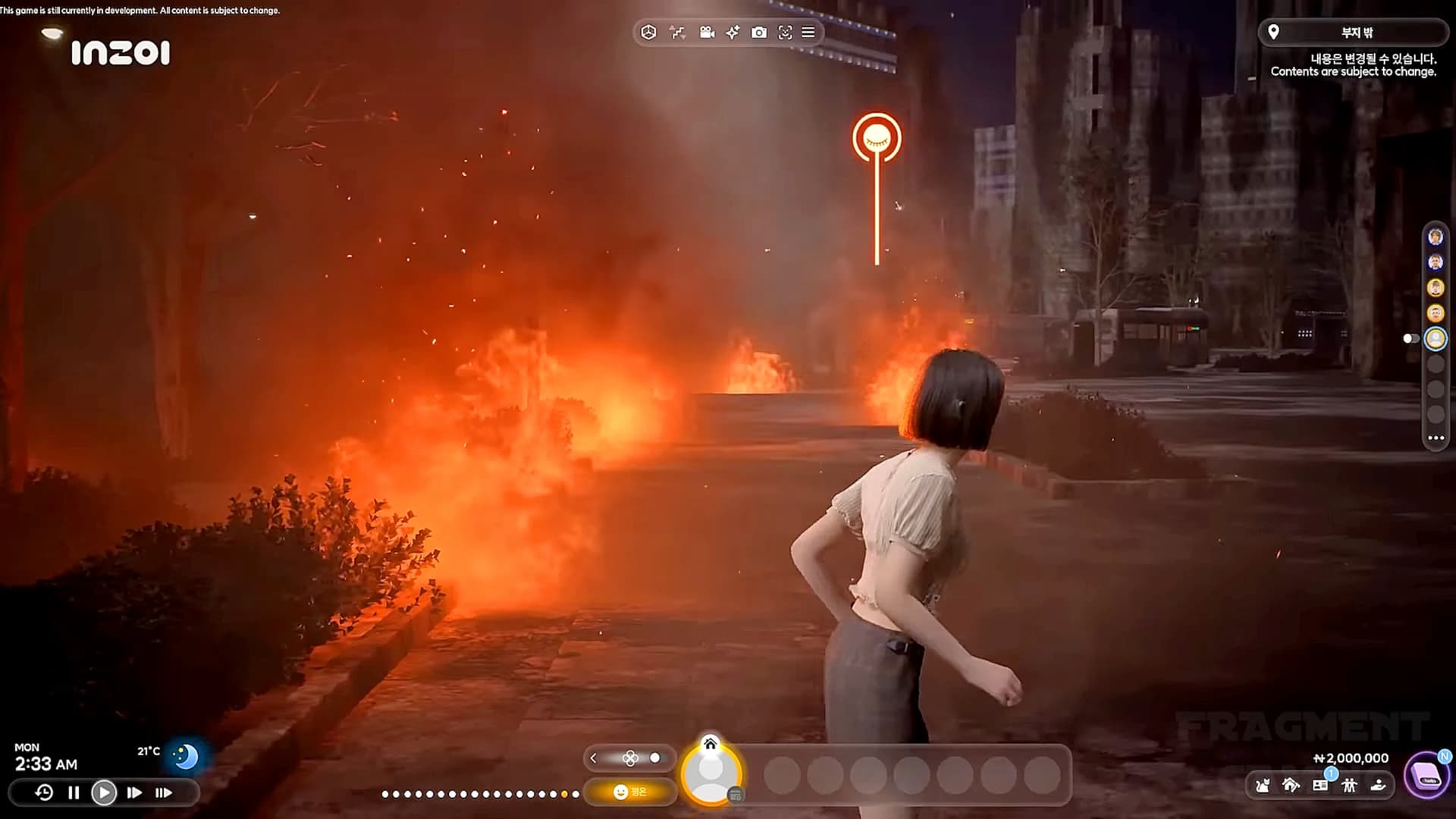Click the rewind clock history button
1456x819 pixels.
pos(44,792)
